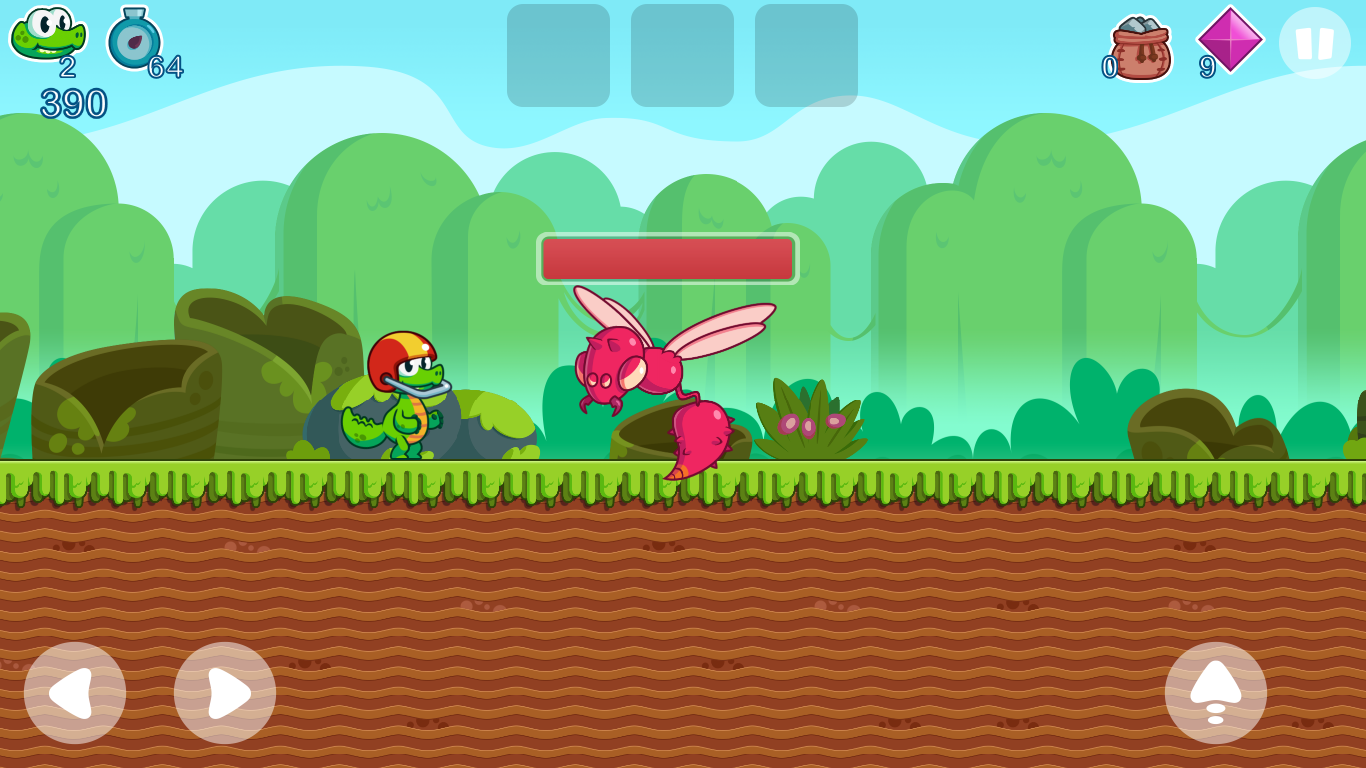1366x768 pixels.
Task: Click the red boss health bar
Action: point(668,258)
